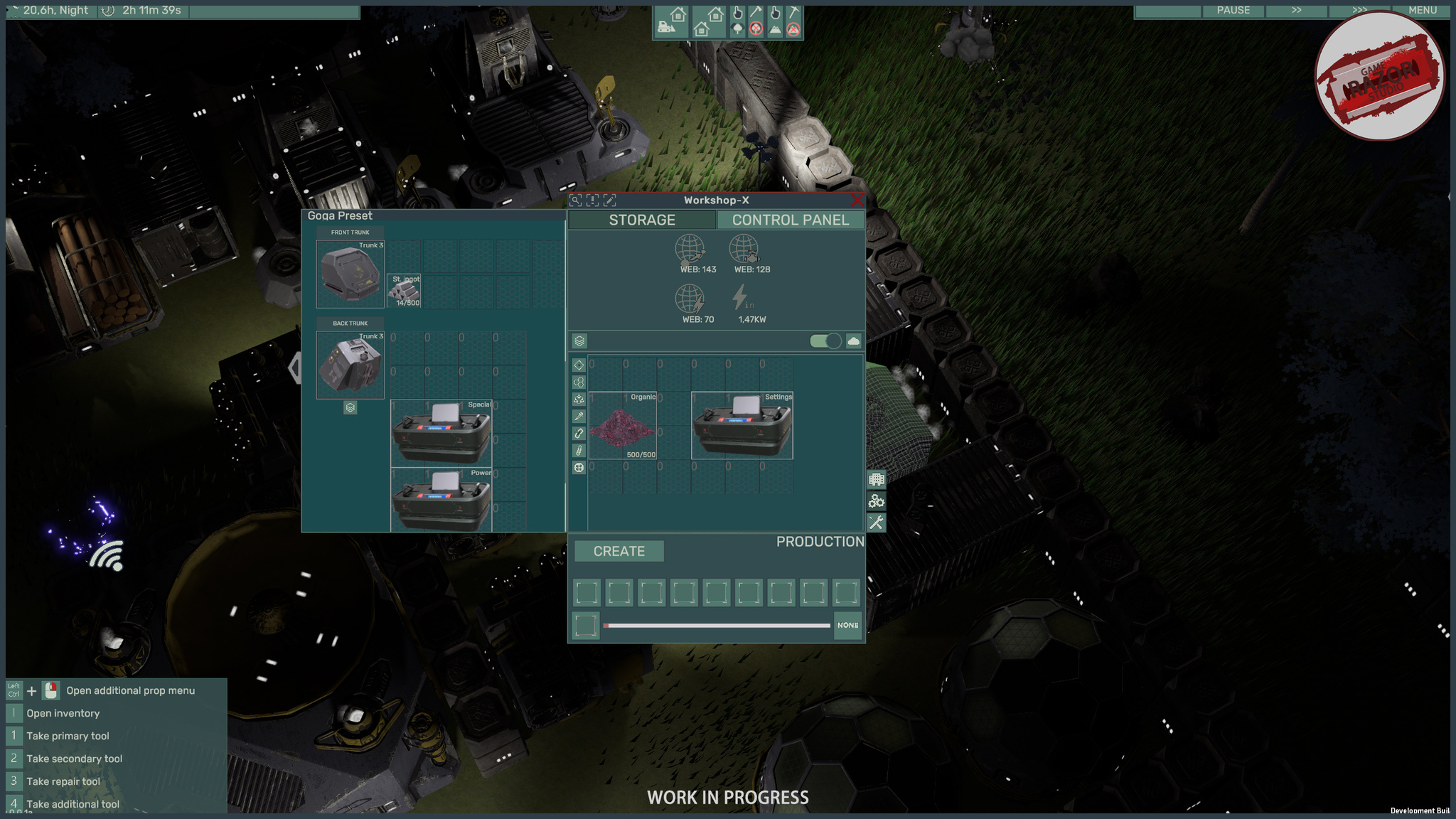This screenshot has height=819, width=1456.
Task: Close the Workshop-X window
Action: click(857, 200)
